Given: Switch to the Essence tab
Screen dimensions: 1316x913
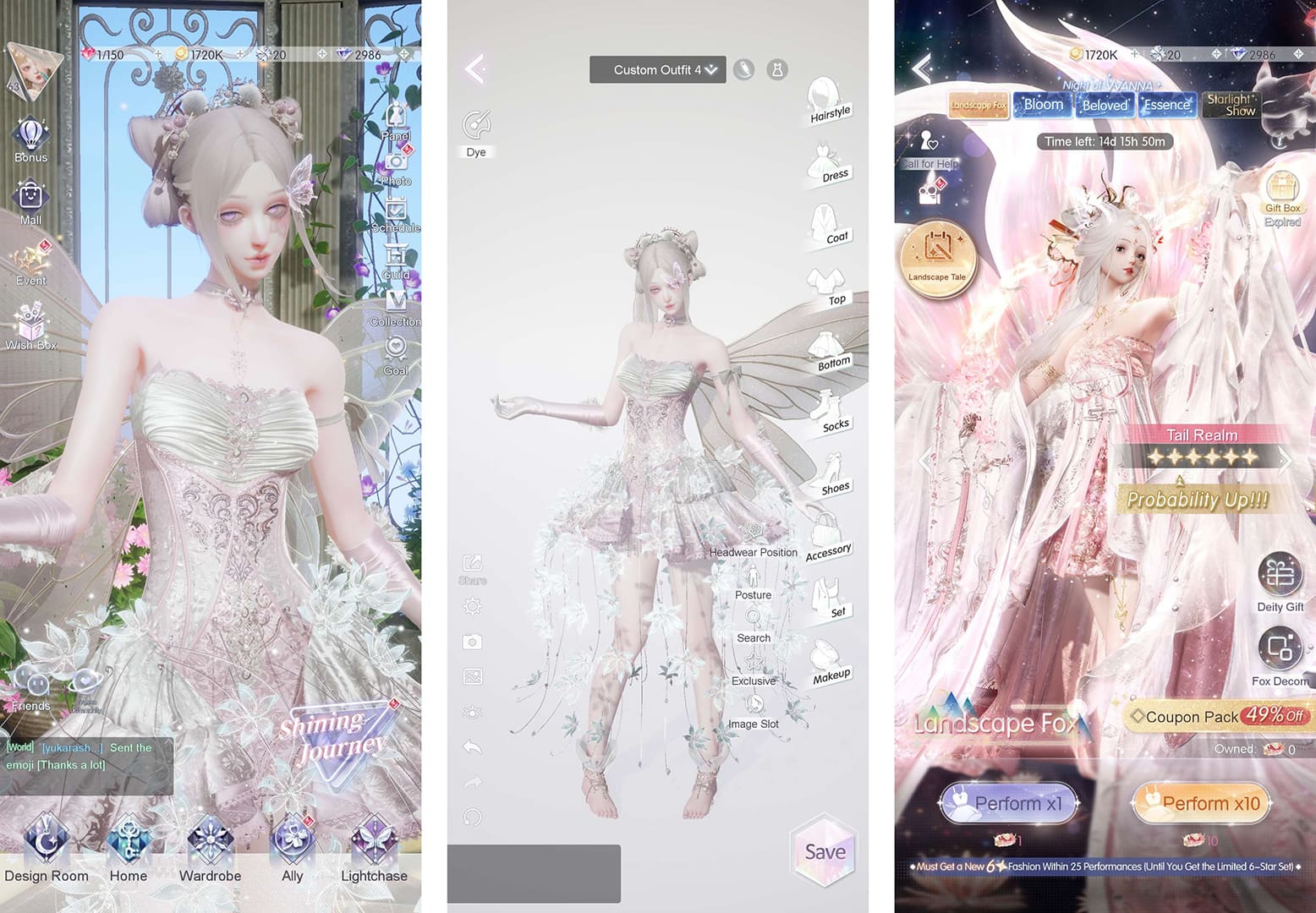Looking at the screenshot, I should click(1167, 105).
